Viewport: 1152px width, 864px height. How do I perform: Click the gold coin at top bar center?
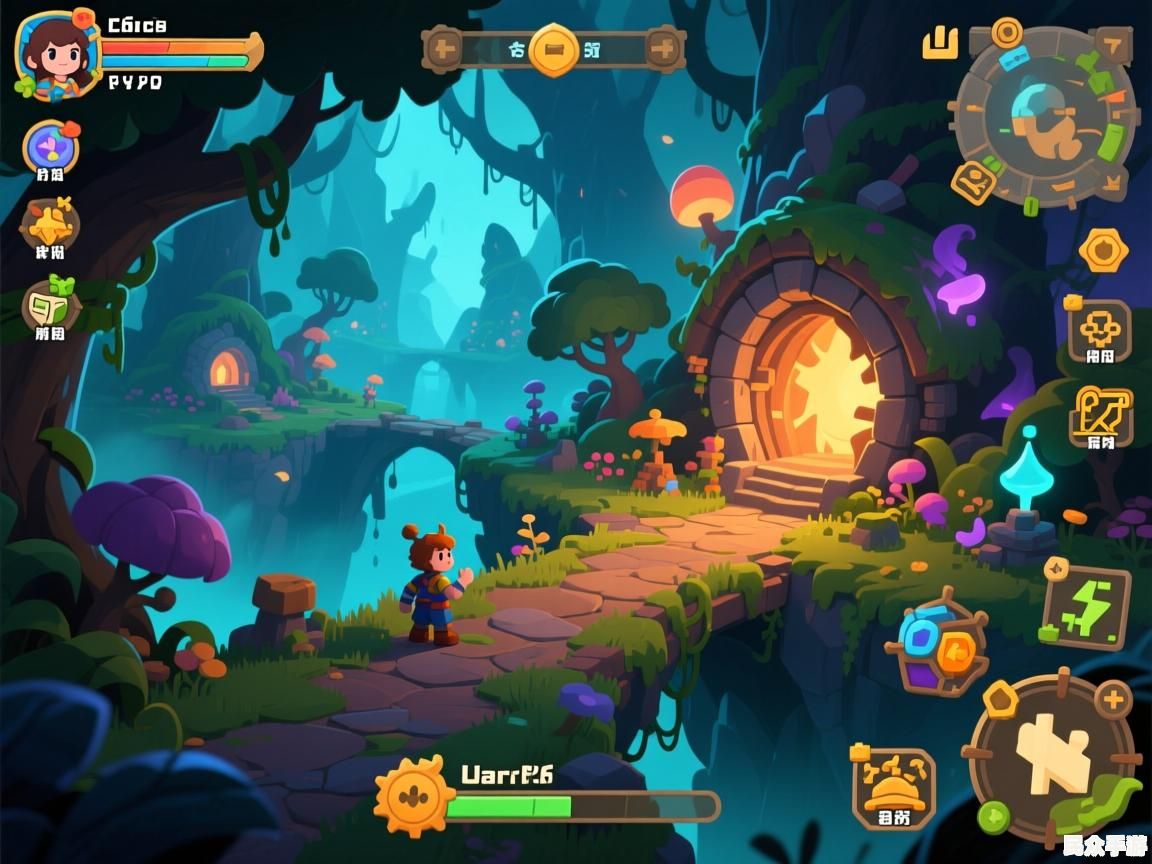554,48
